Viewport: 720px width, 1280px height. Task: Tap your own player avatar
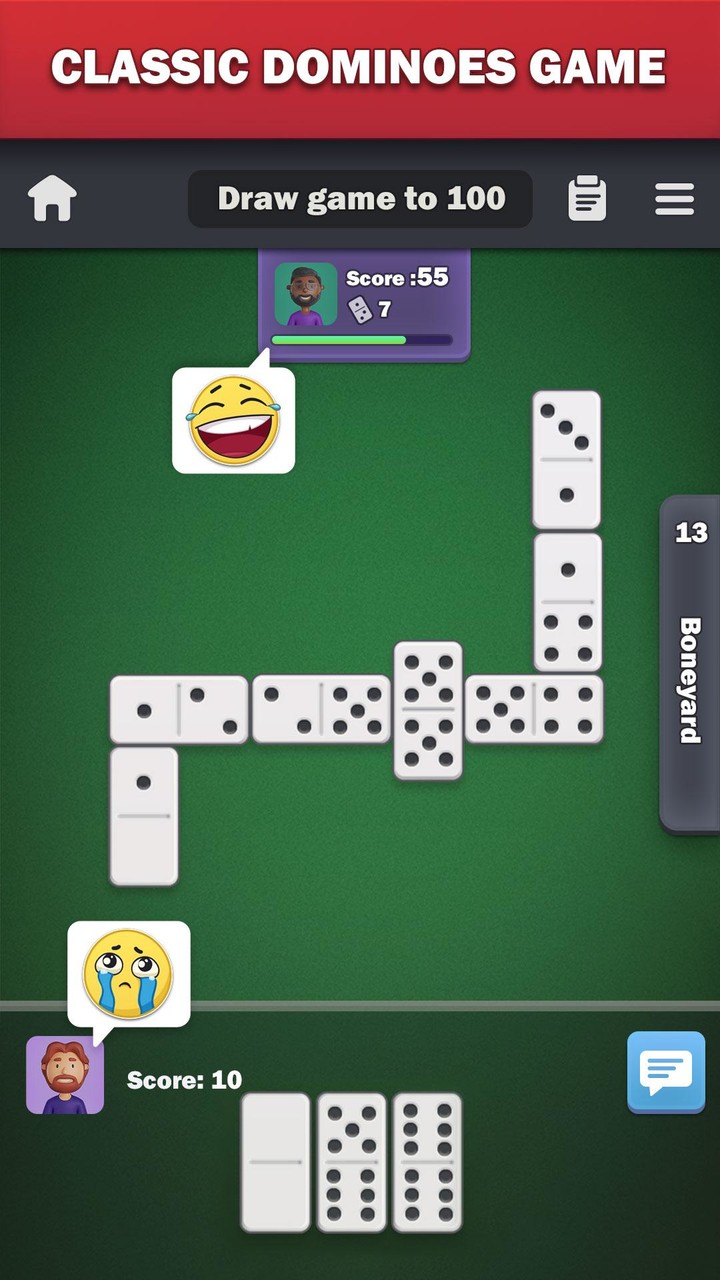click(65, 1075)
